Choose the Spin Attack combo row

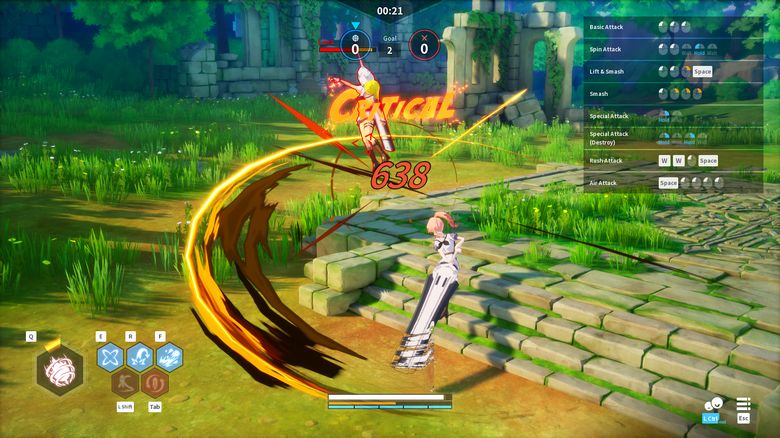(x=660, y=48)
